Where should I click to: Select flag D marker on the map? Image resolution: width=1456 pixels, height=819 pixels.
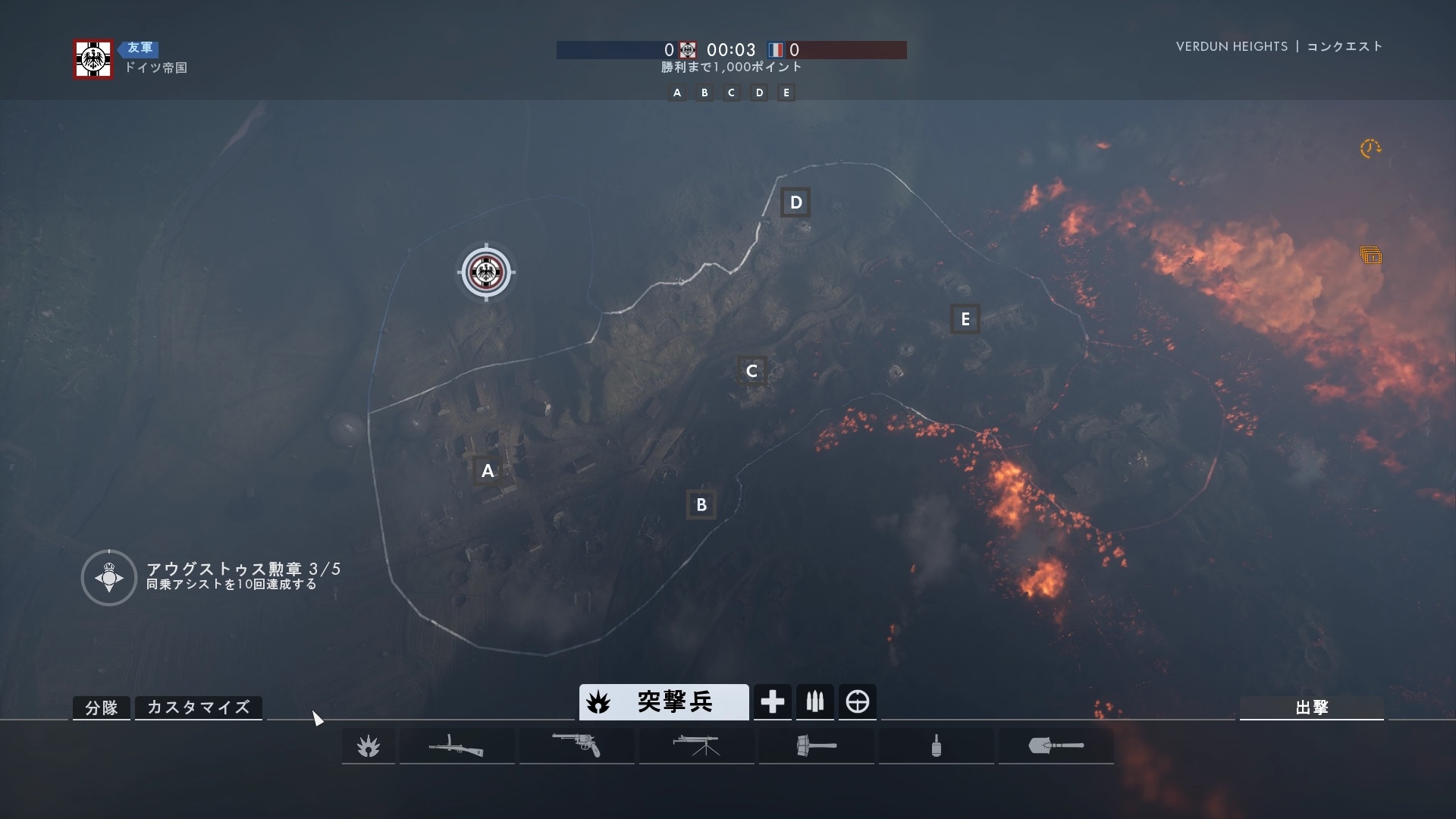(x=795, y=202)
